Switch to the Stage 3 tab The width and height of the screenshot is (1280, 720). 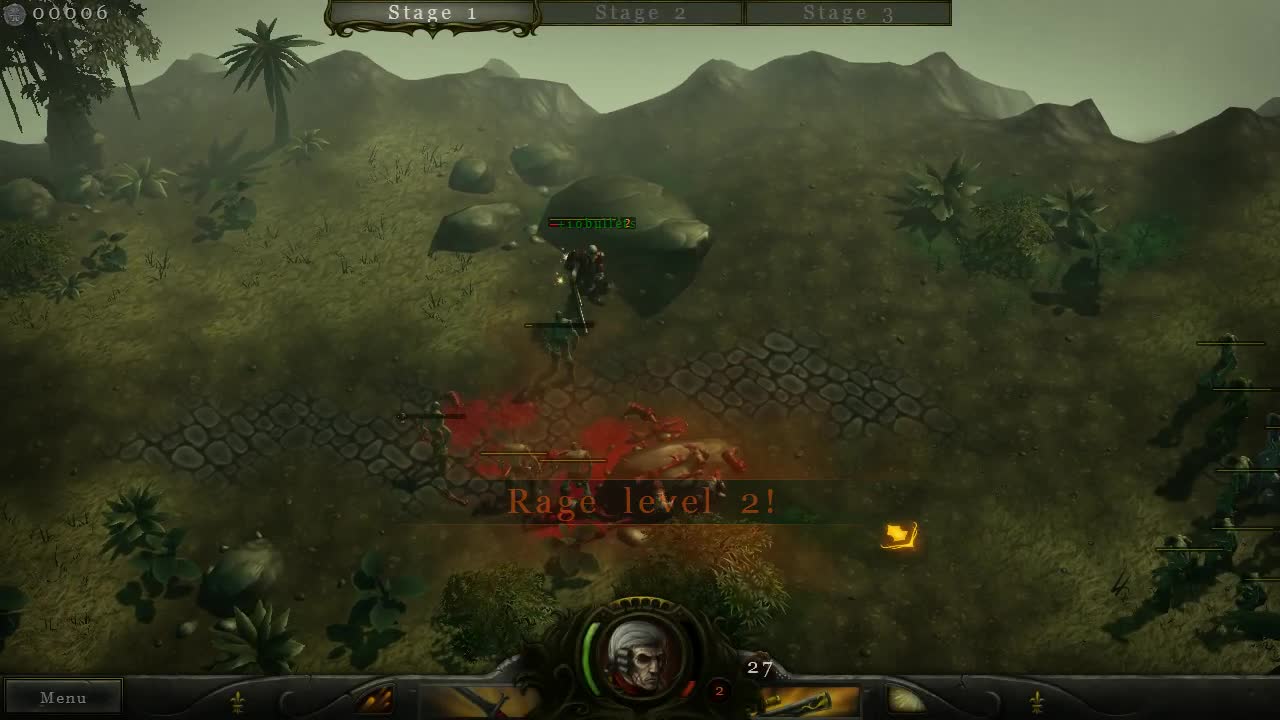[x=848, y=13]
